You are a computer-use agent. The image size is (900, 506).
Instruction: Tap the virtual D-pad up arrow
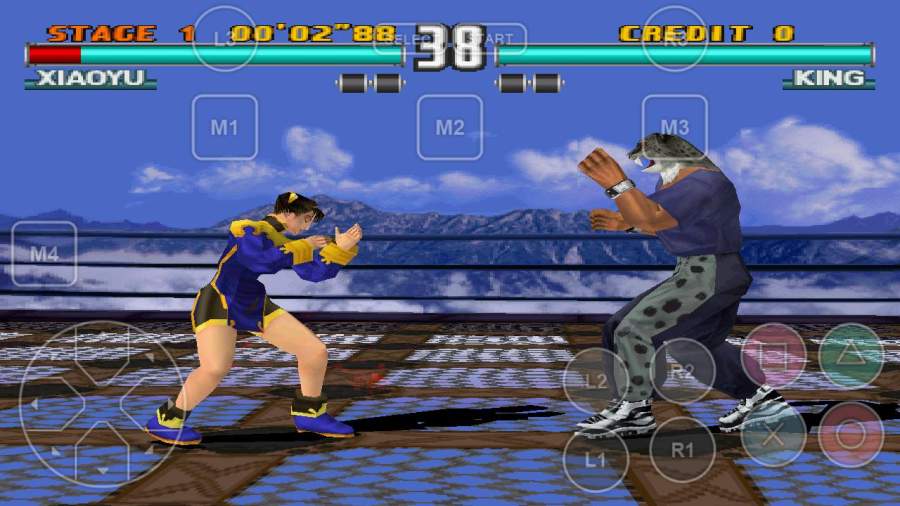(101, 351)
